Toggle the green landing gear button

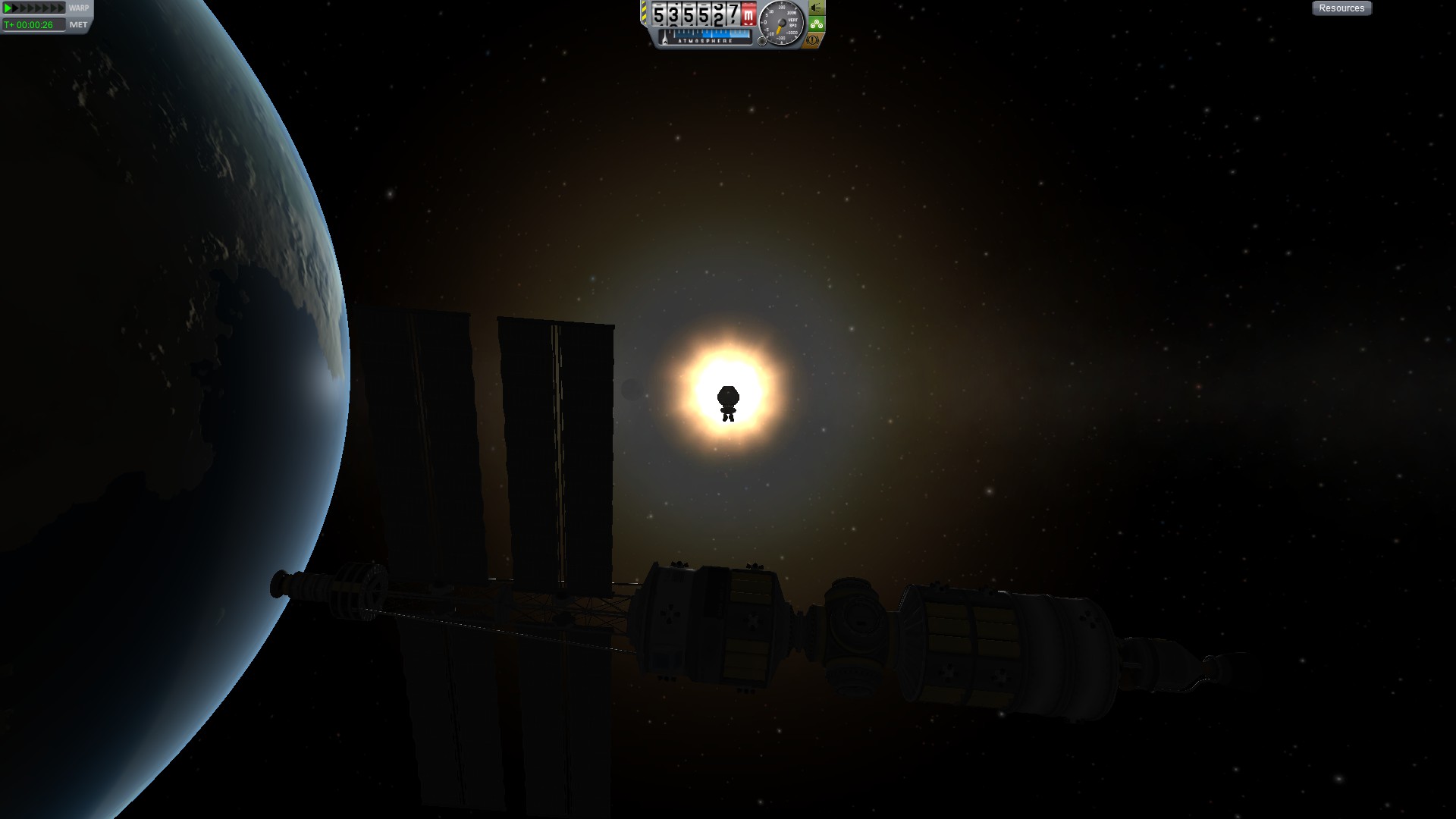click(816, 24)
